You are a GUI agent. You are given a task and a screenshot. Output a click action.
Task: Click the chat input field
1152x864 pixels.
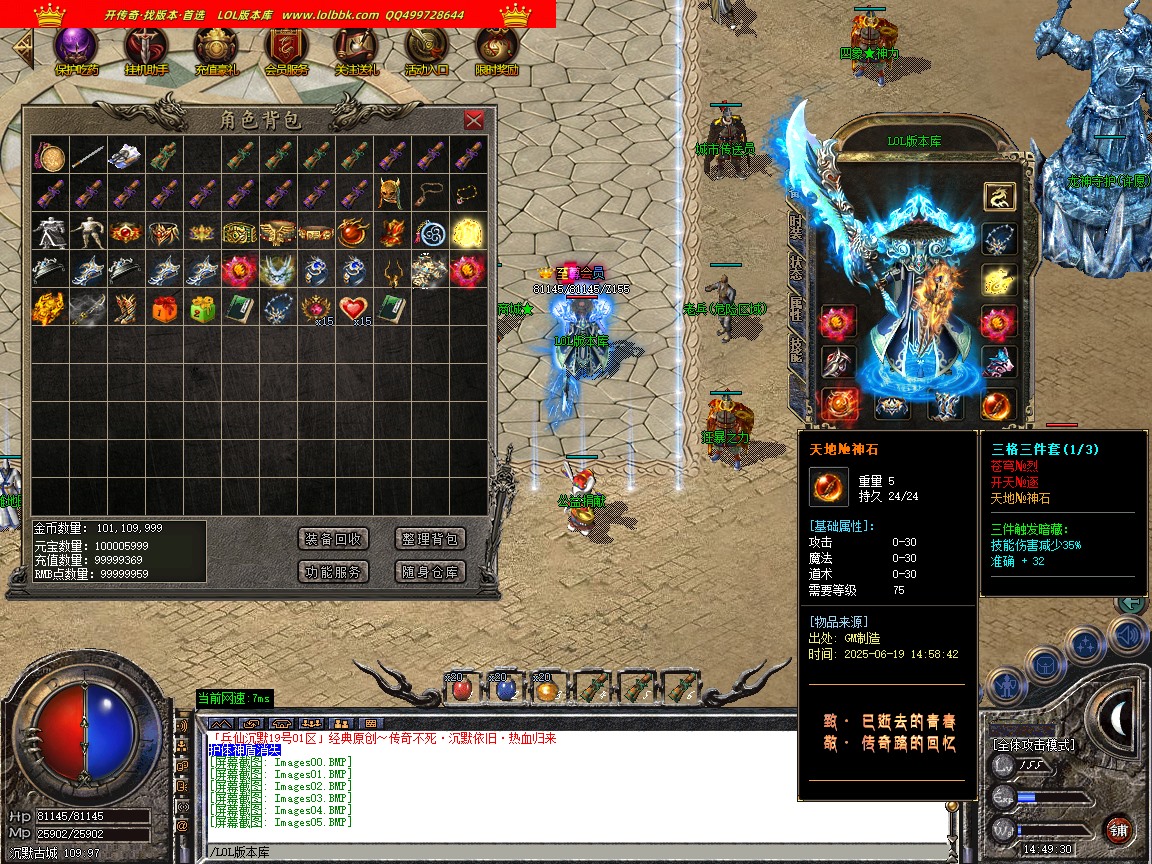(575, 852)
